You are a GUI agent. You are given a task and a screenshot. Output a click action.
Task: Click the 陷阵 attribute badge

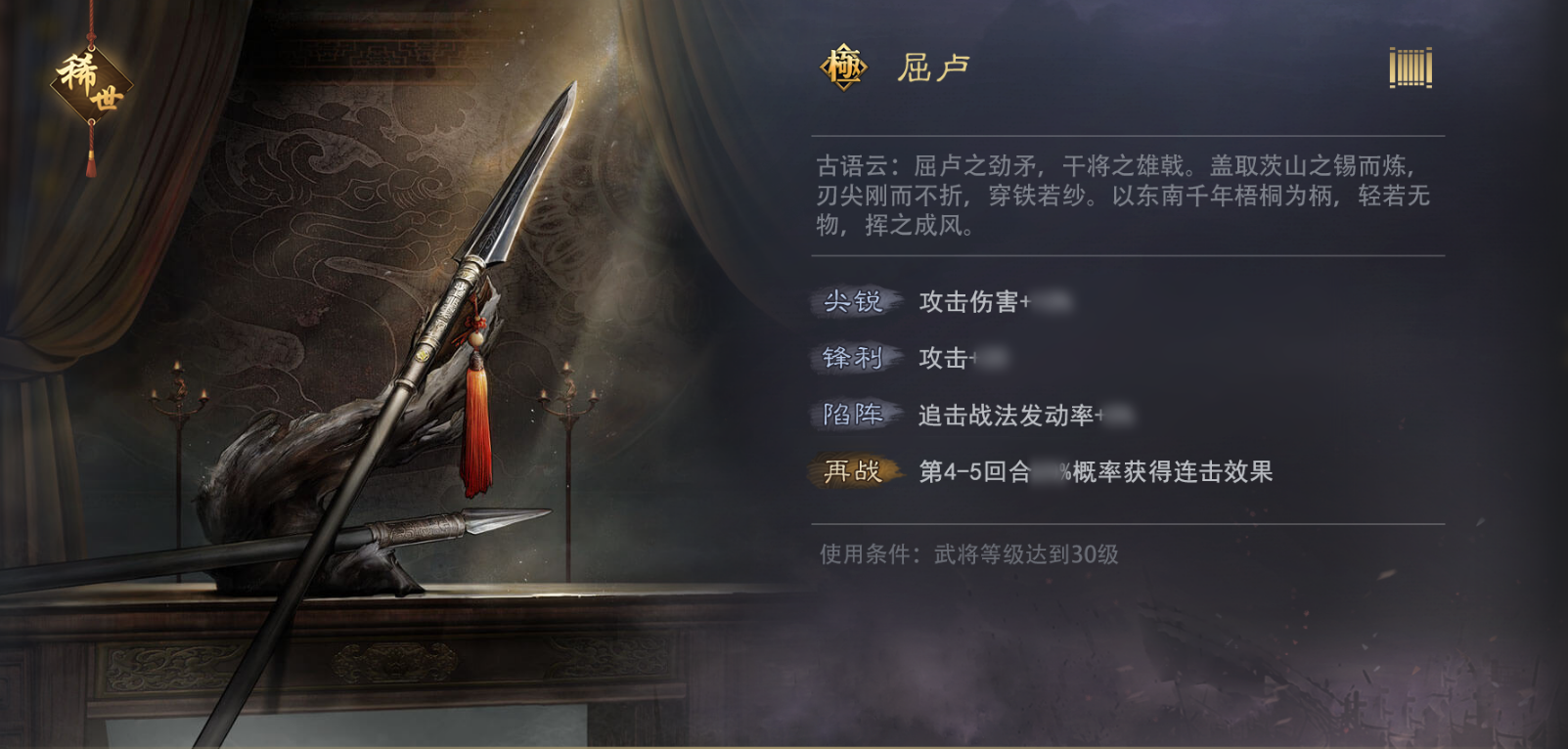(x=853, y=416)
